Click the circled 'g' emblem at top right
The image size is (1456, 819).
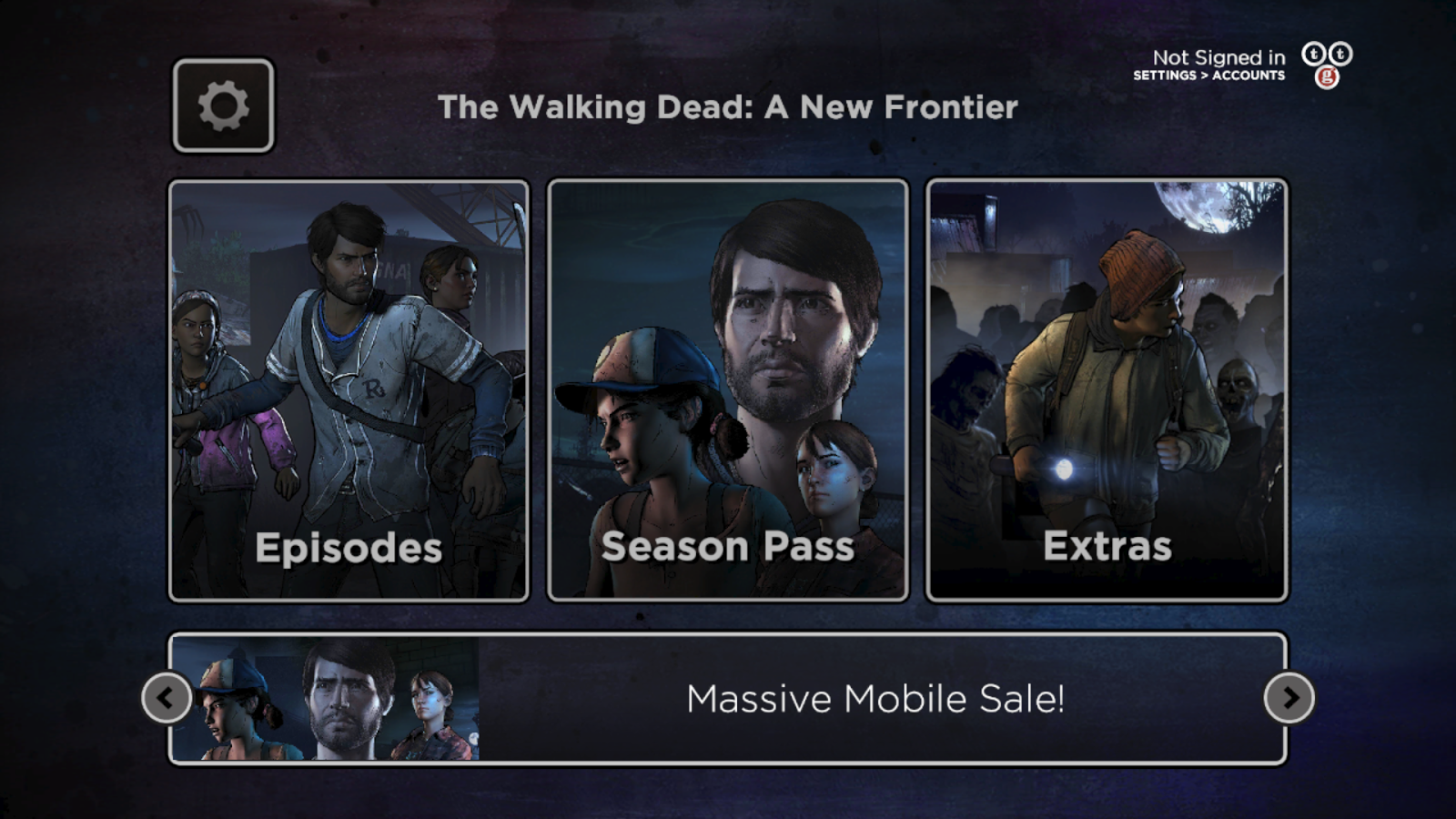pos(1327,76)
